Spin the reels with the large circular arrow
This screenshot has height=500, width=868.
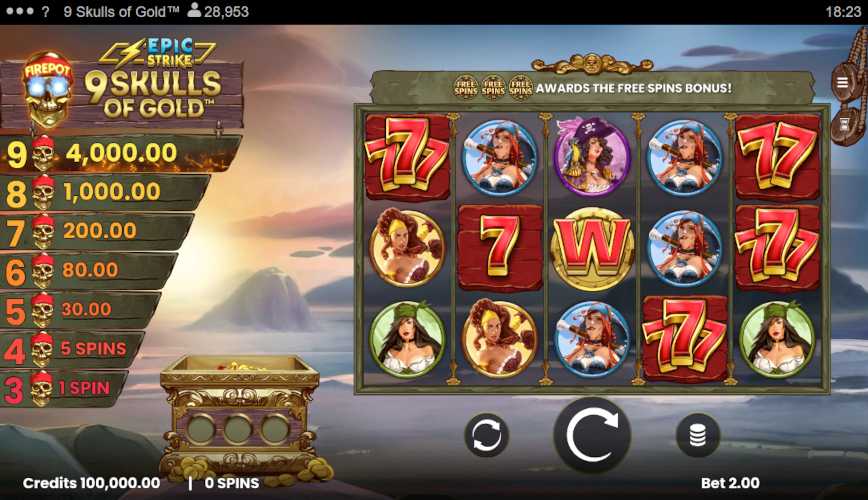pyautogui.click(x=592, y=435)
